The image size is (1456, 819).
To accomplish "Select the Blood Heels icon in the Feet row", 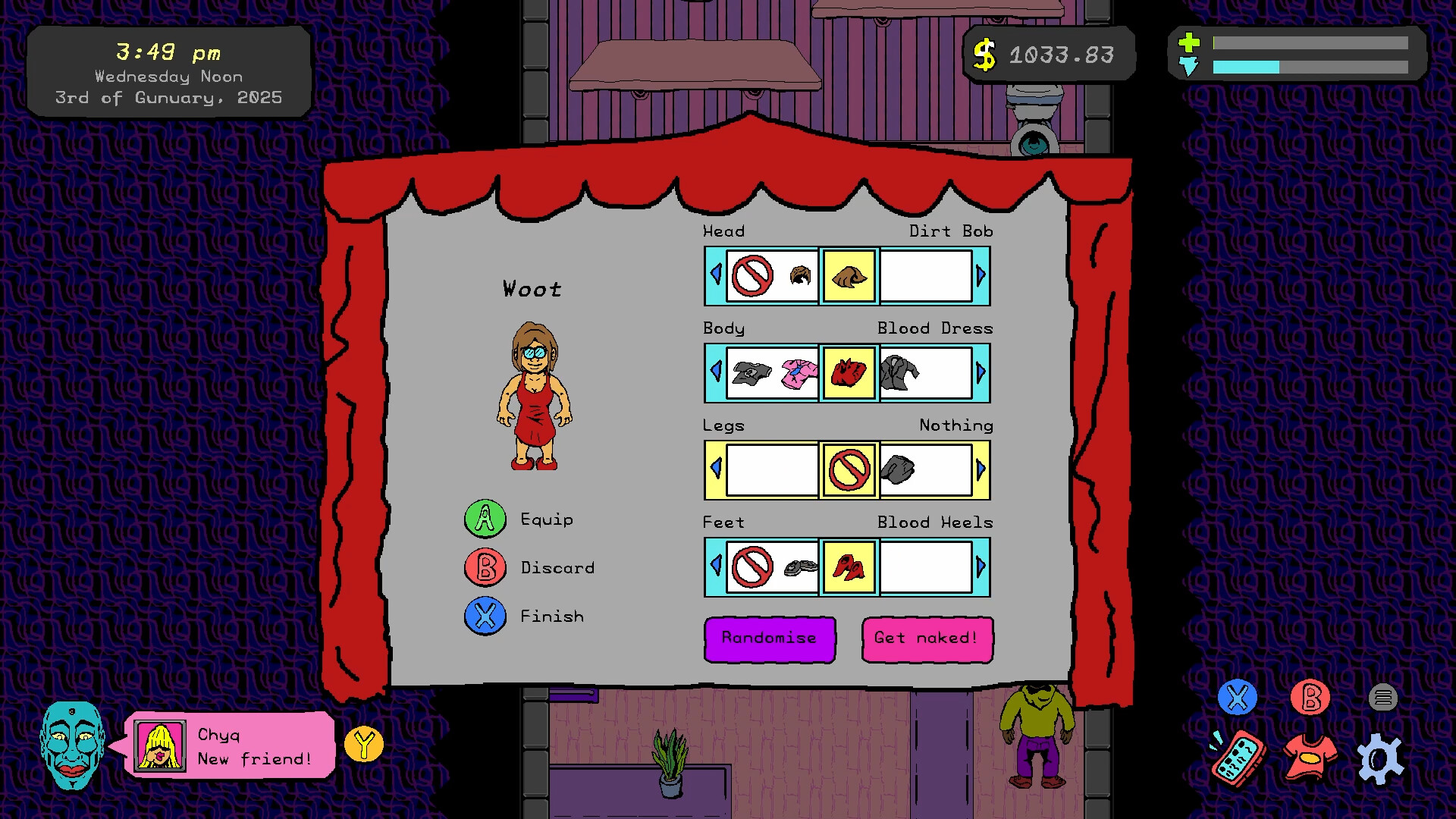I will tap(847, 567).
